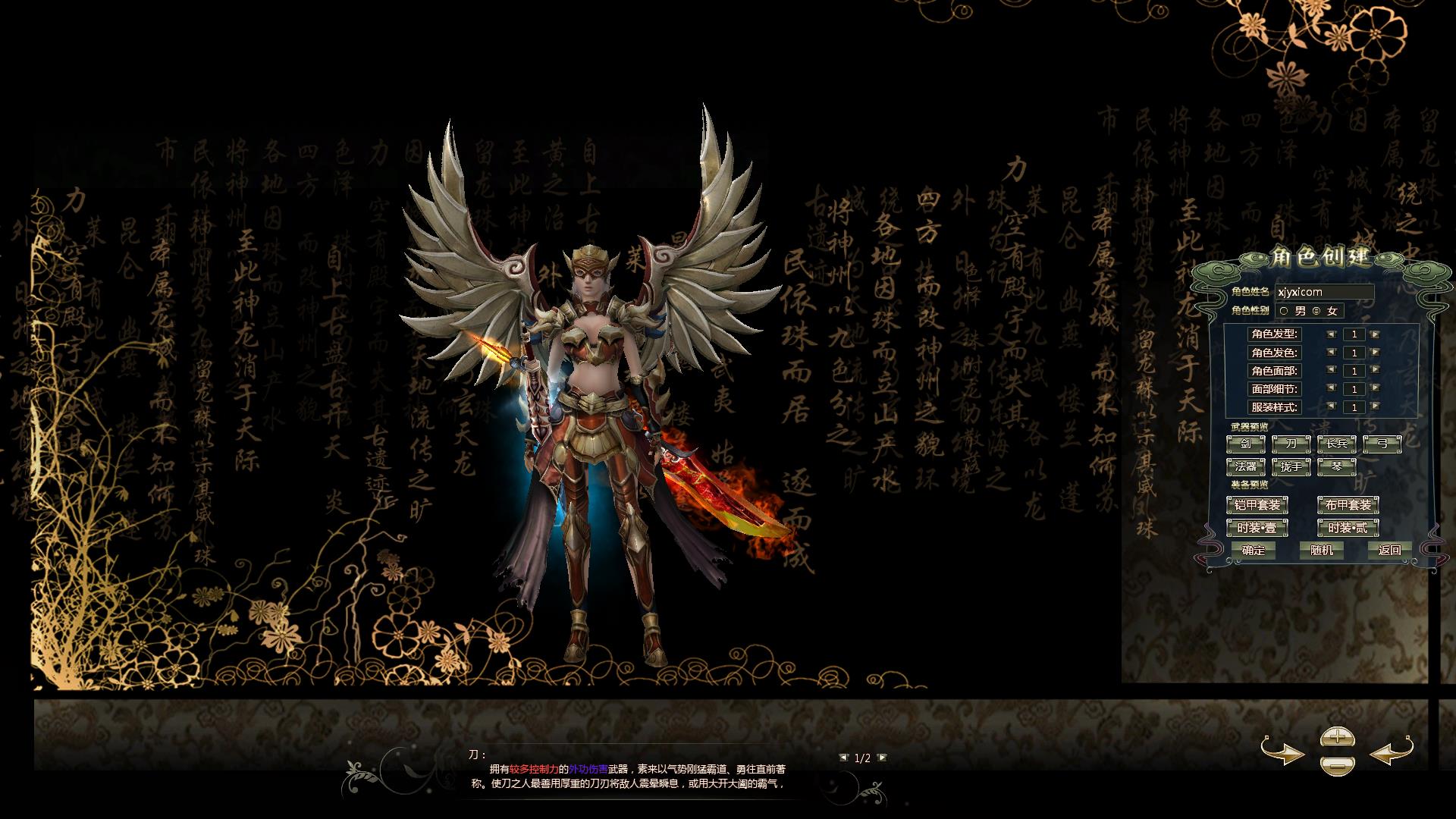The image size is (1456, 819).
Task: Choose the female (女) gender option
Action: tap(1316, 311)
